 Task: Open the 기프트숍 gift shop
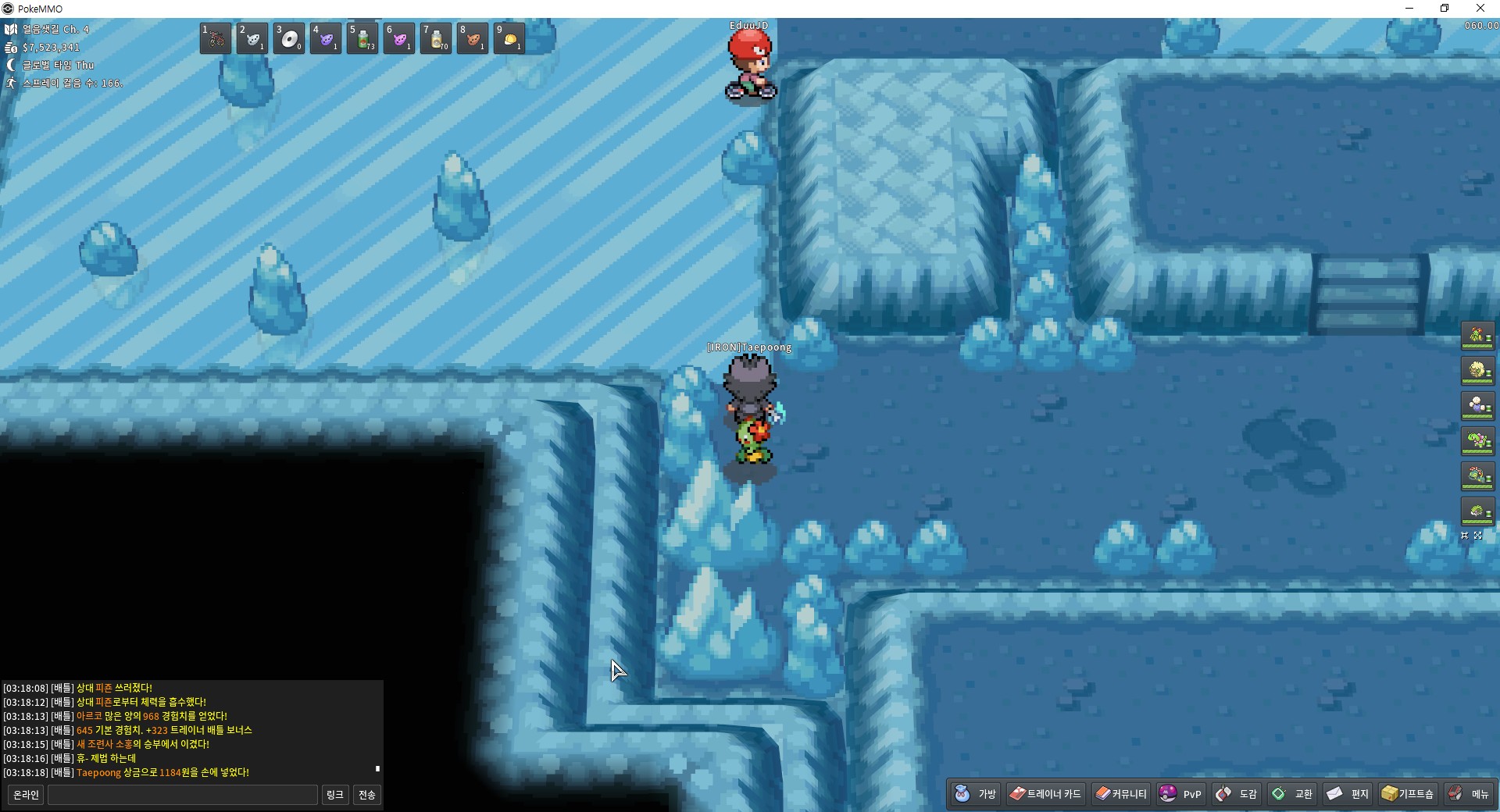(1408, 794)
